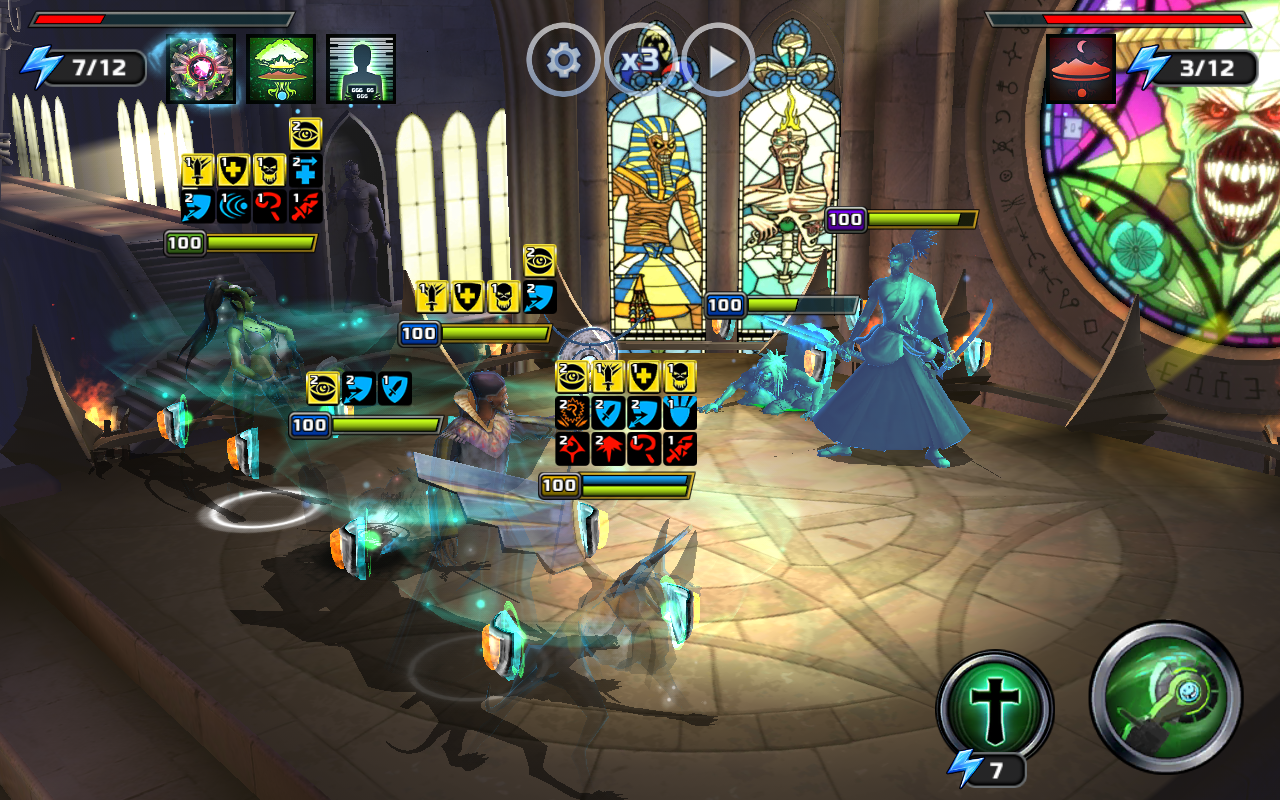This screenshot has width=1280, height=800.
Task: Open the gear settings menu
Action: pyautogui.click(x=563, y=61)
